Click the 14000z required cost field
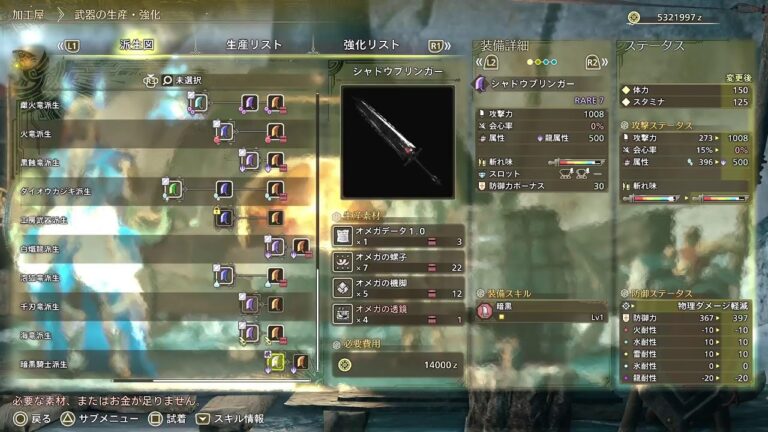 (x=397, y=366)
